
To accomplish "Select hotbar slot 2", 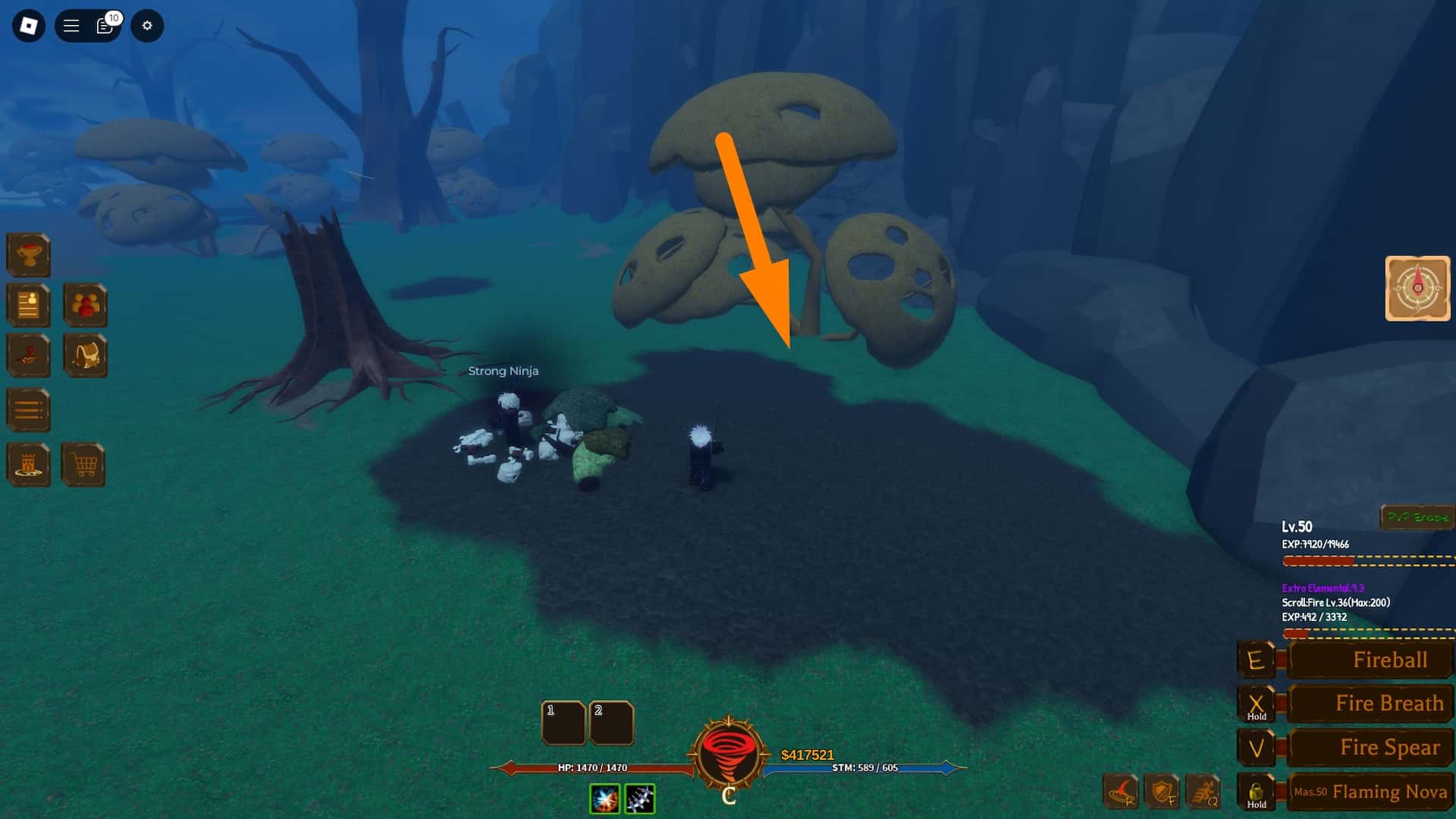I will 611,723.
